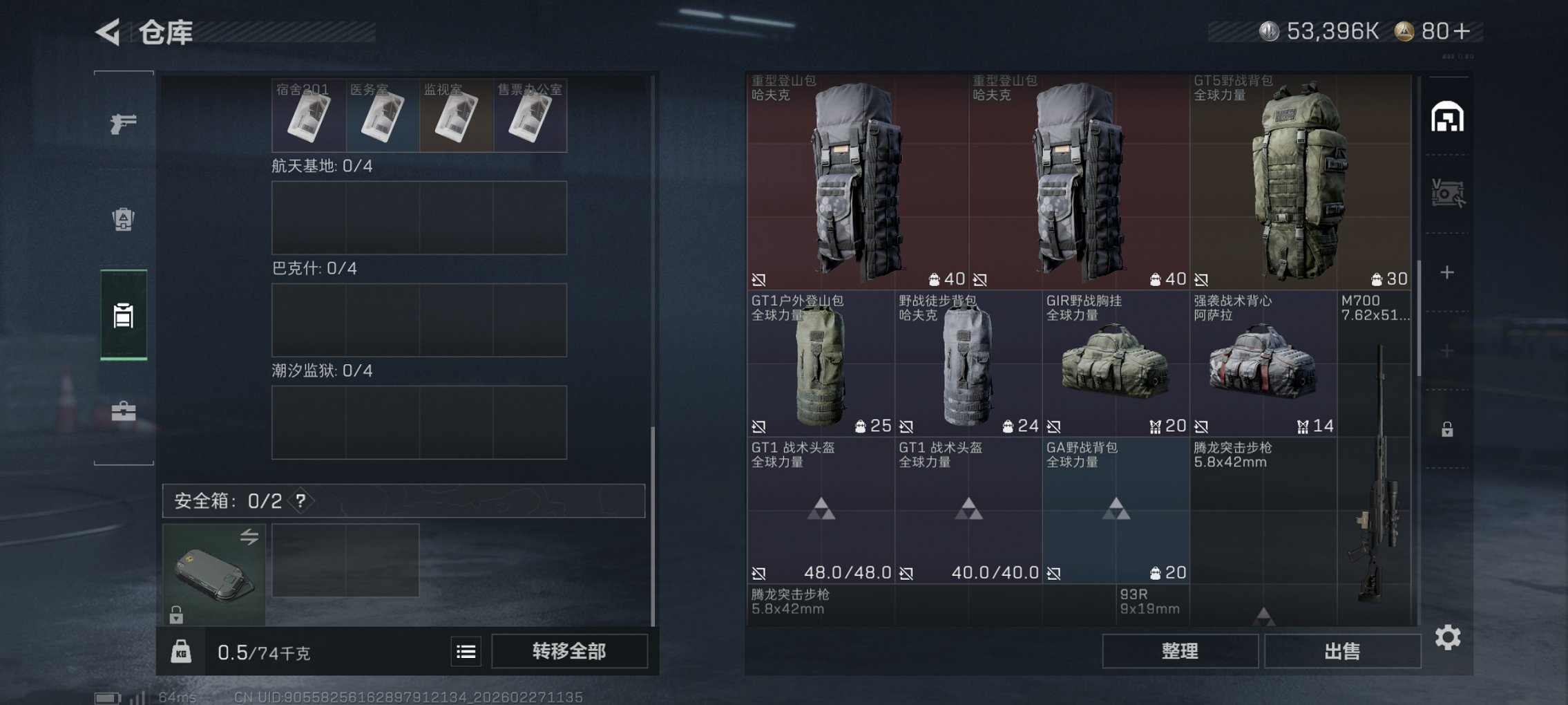This screenshot has width=1568, height=705.
Task: Click the KG weight bag icon
Action: [x=183, y=650]
